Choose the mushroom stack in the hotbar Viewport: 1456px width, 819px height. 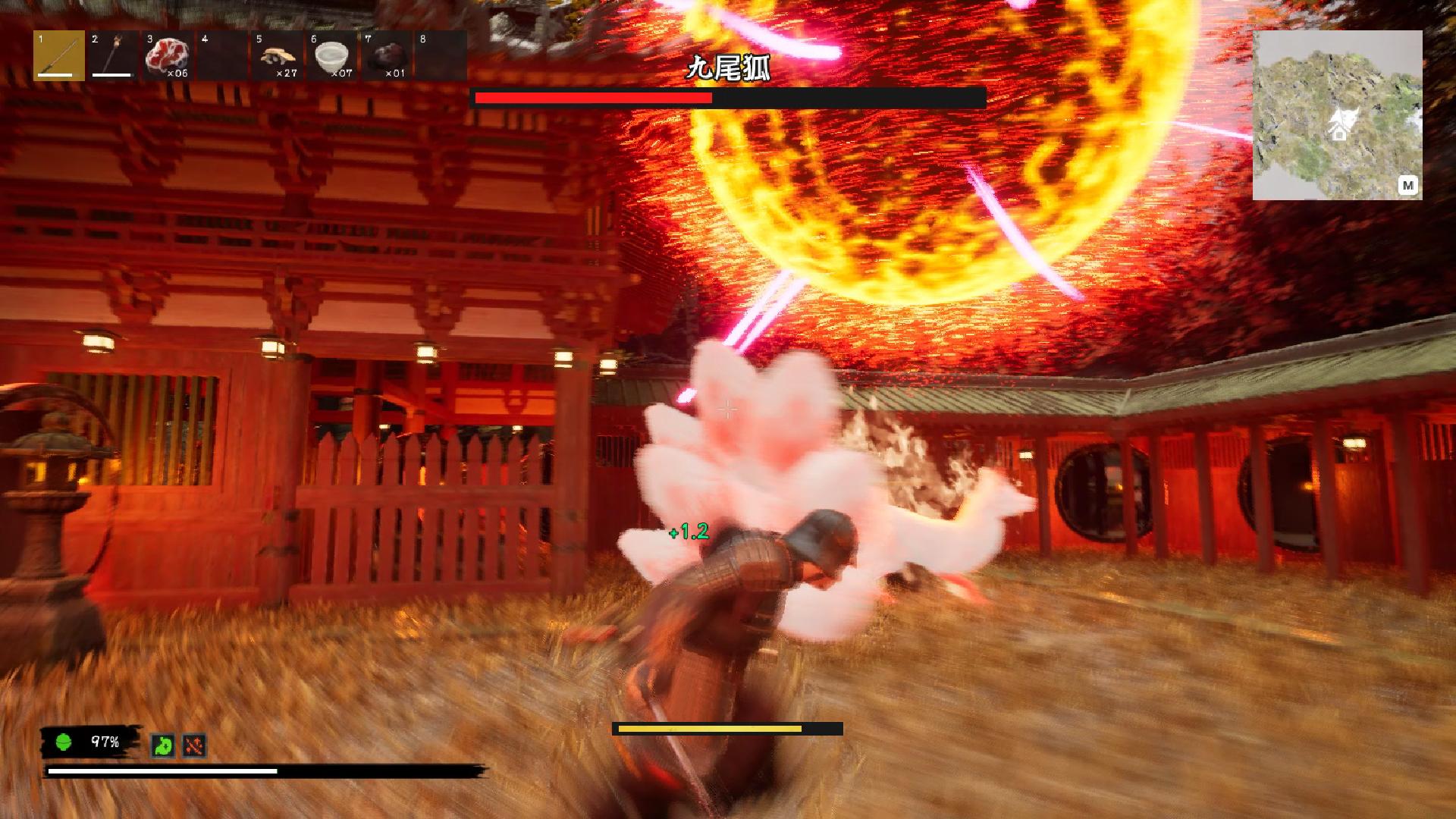[x=277, y=55]
